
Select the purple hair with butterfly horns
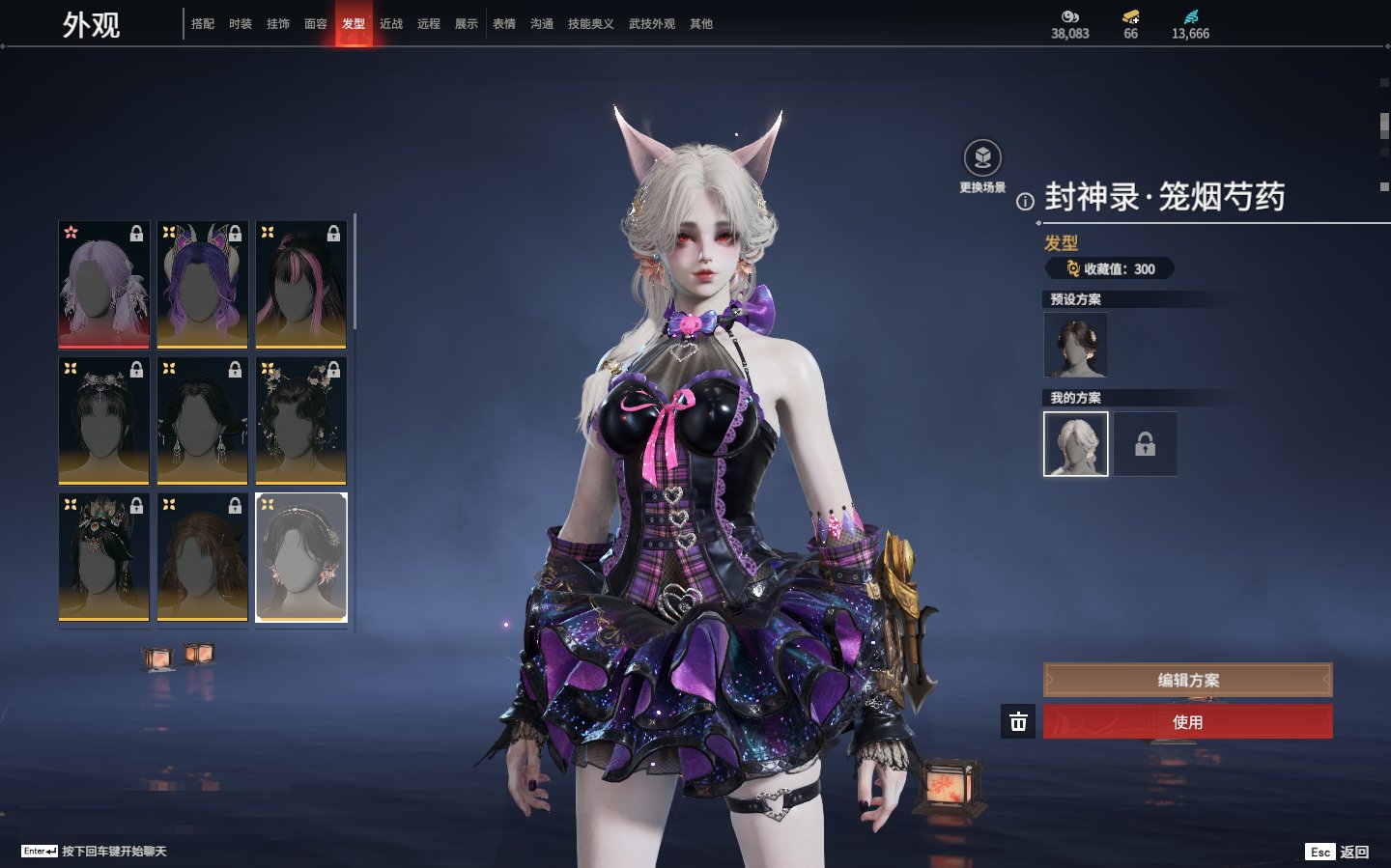pos(203,284)
